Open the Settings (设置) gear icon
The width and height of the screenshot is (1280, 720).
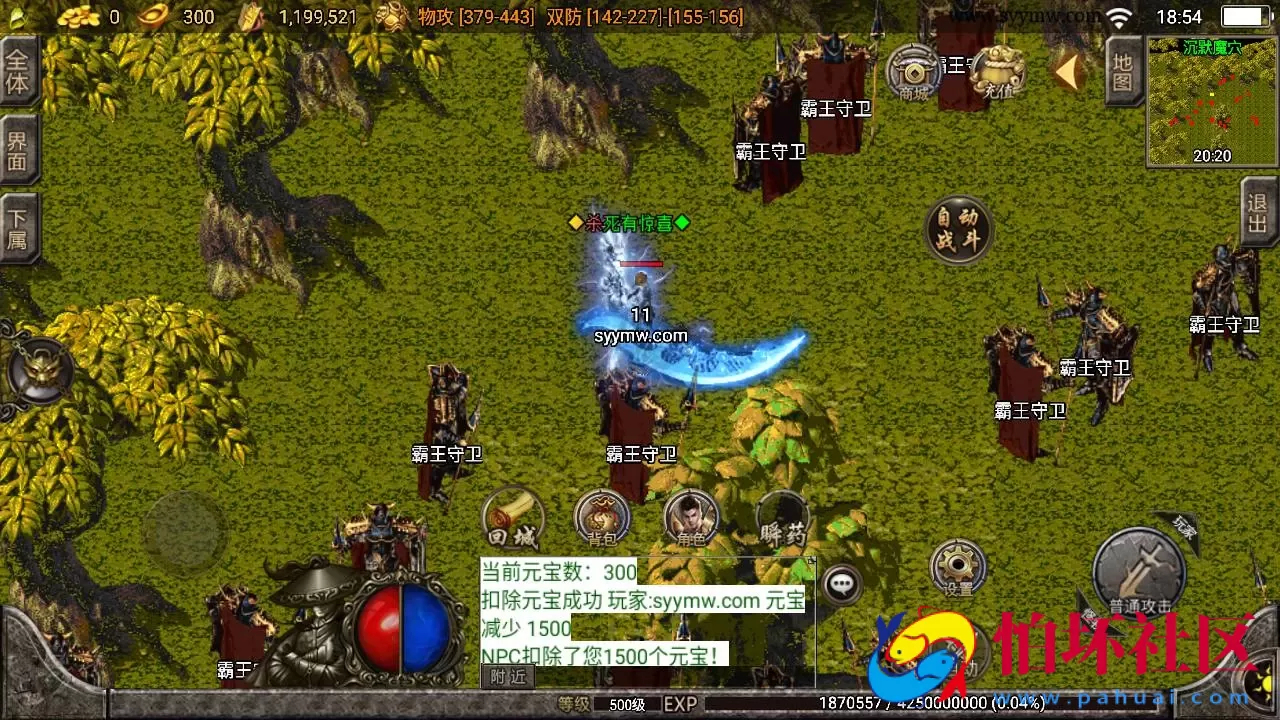tap(956, 566)
